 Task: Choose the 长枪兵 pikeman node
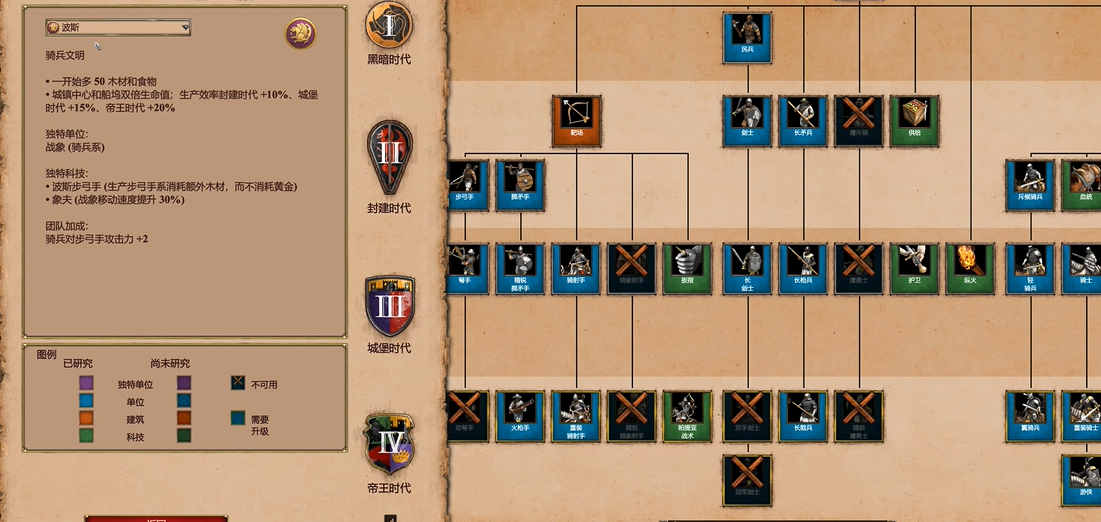click(803, 268)
